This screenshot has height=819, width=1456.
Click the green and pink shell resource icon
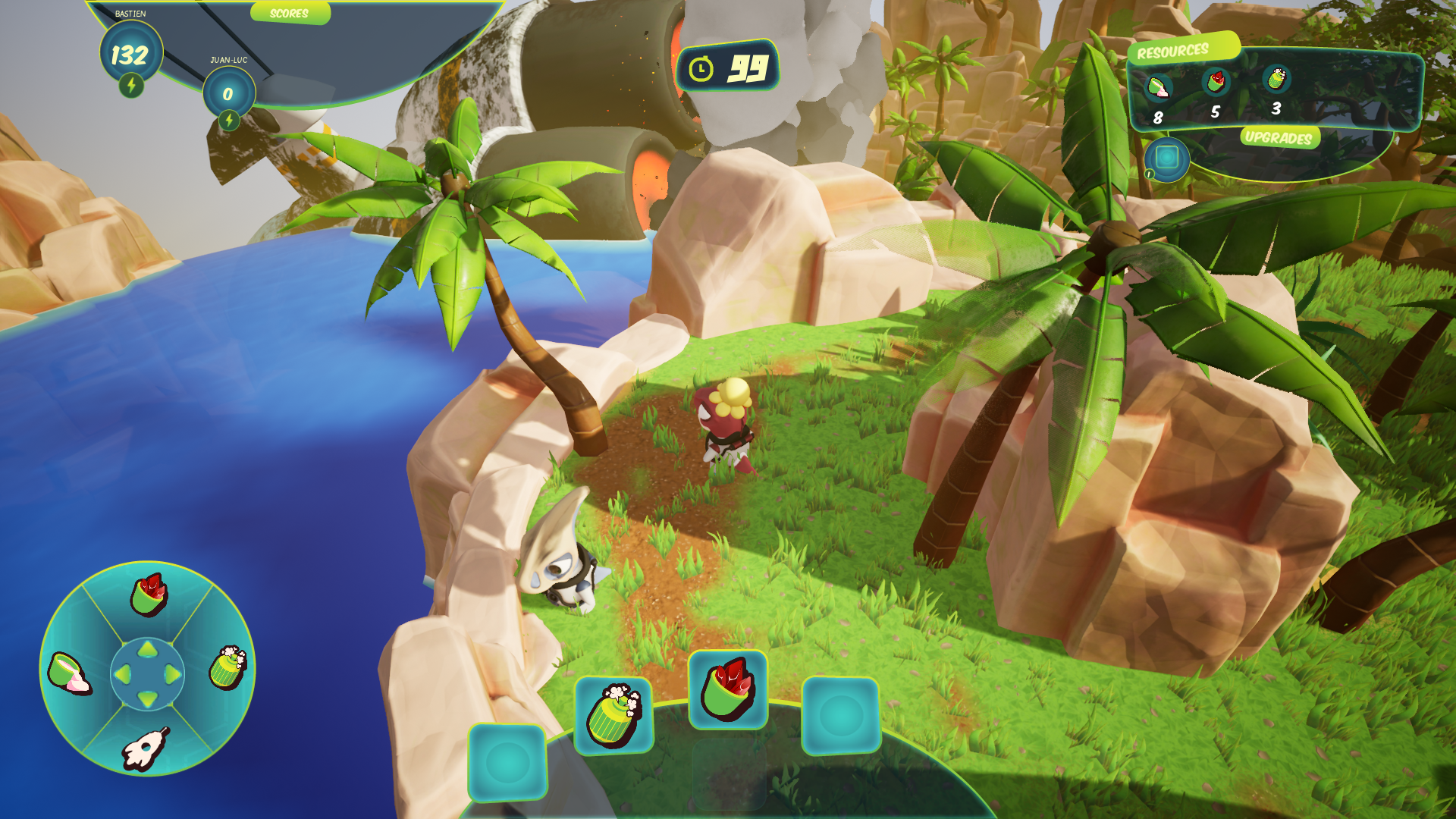[x=1157, y=88]
